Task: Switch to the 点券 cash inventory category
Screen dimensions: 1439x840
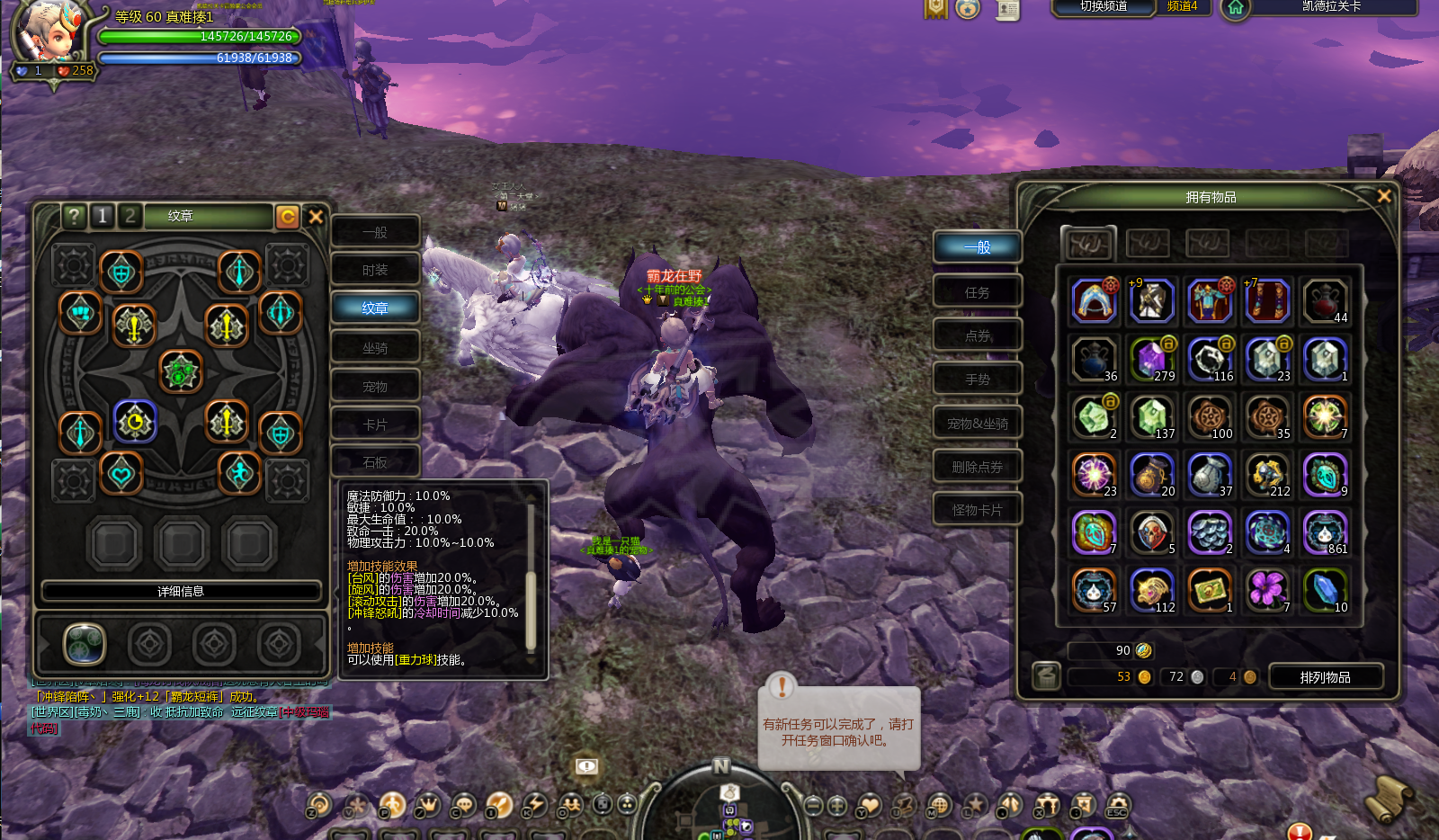Action: point(977,335)
